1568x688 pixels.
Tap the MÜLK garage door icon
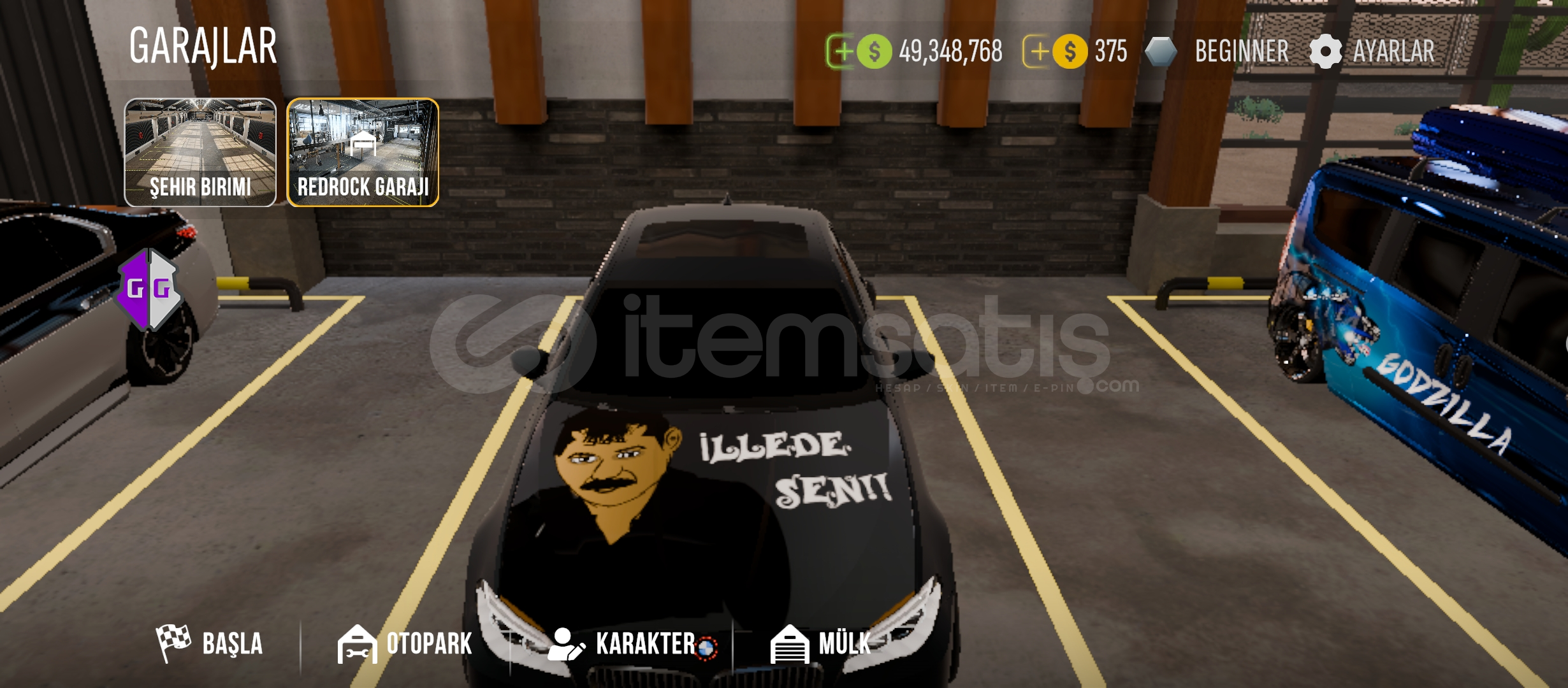click(x=790, y=645)
